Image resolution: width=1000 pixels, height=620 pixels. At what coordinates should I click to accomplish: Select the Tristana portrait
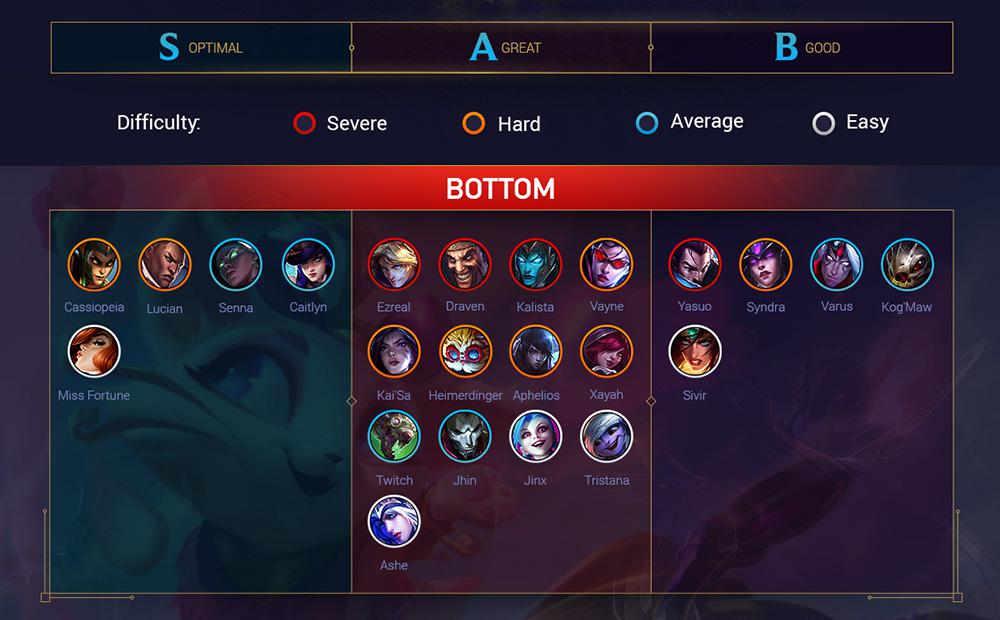coord(606,437)
